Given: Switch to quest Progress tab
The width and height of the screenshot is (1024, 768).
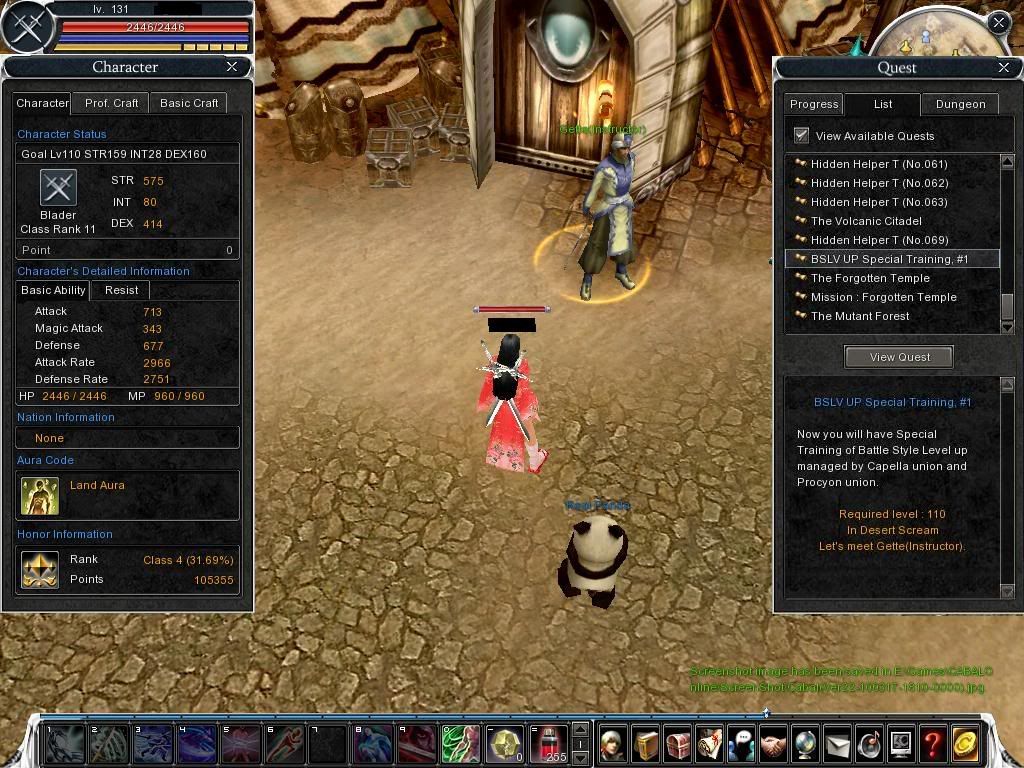Looking at the screenshot, I should pyautogui.click(x=814, y=104).
